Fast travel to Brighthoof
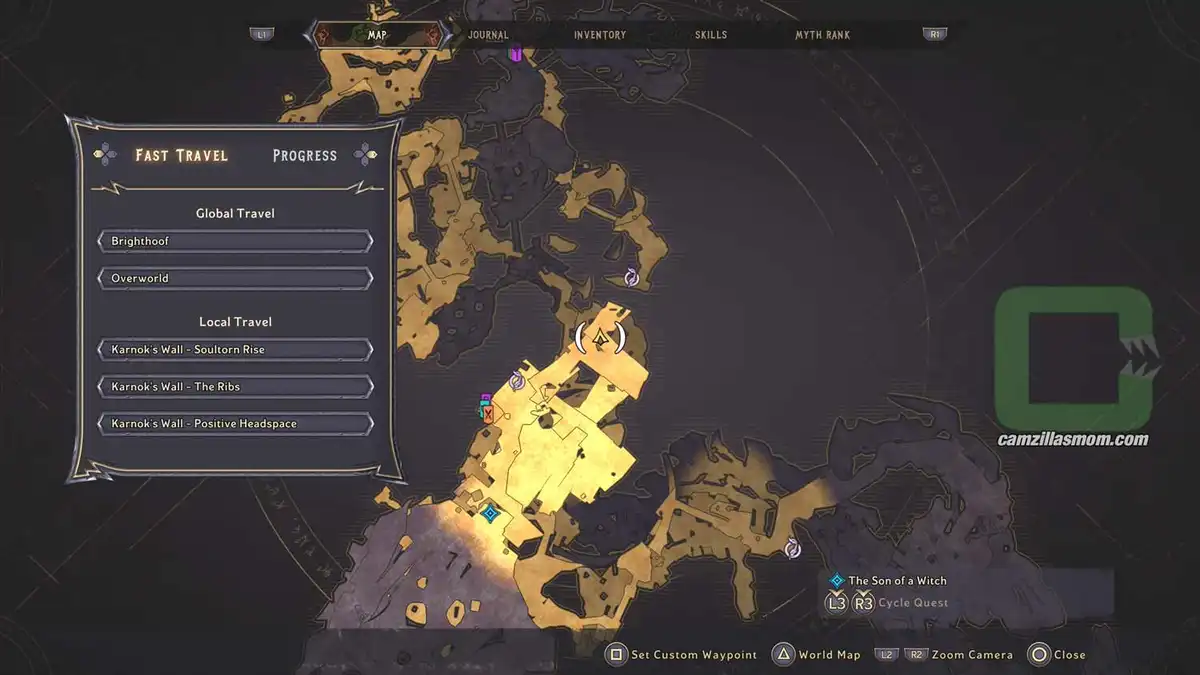This screenshot has width=1200, height=675. click(x=235, y=242)
